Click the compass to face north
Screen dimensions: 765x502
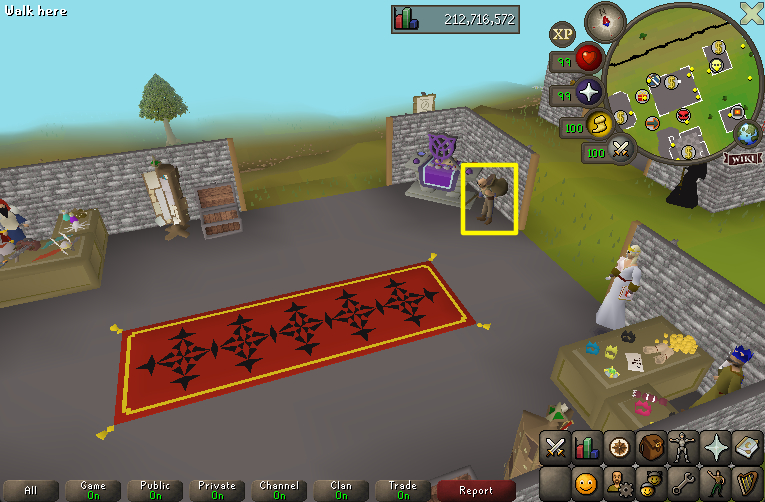(605, 20)
